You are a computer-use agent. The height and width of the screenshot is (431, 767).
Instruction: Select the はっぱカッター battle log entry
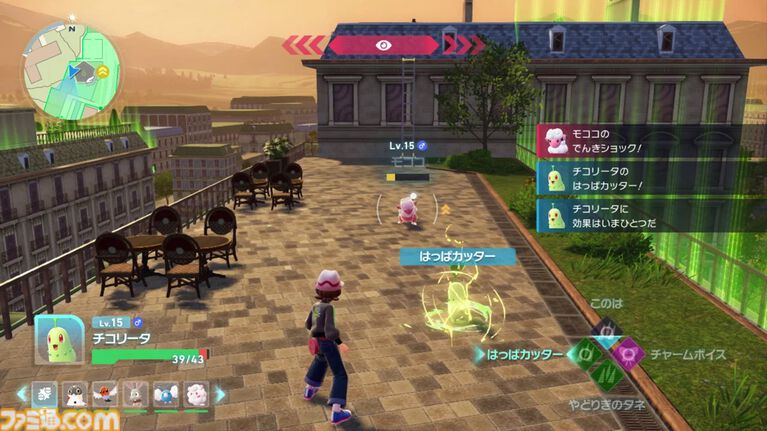640,178
